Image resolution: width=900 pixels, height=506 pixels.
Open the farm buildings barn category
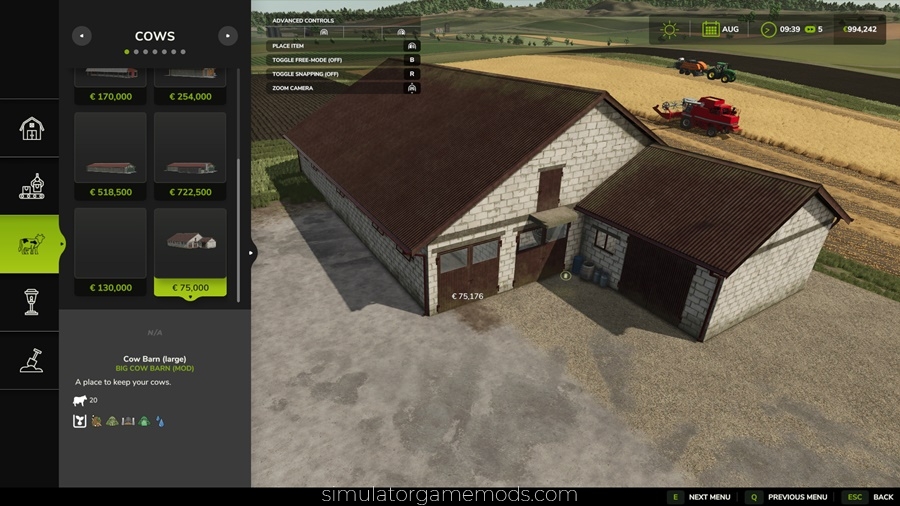point(32,128)
